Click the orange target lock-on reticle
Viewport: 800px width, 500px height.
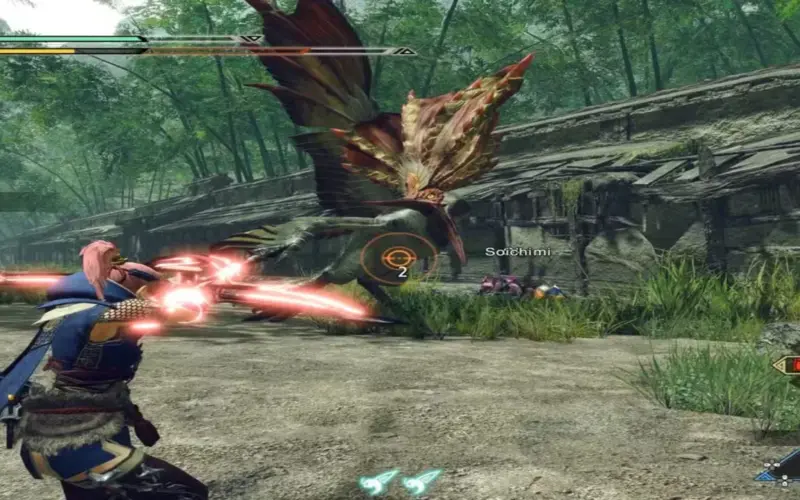point(399,257)
